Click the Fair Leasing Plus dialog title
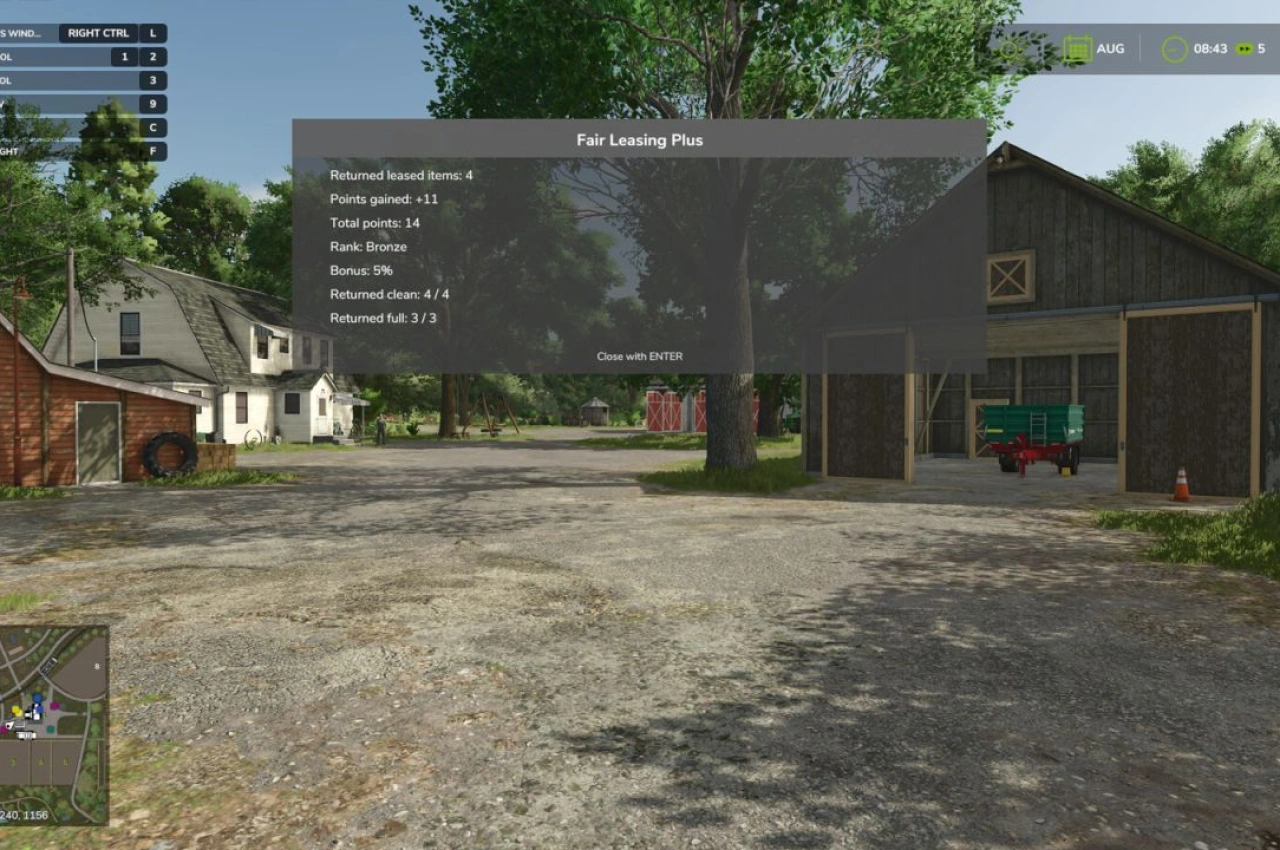The height and width of the screenshot is (850, 1280). tap(639, 140)
